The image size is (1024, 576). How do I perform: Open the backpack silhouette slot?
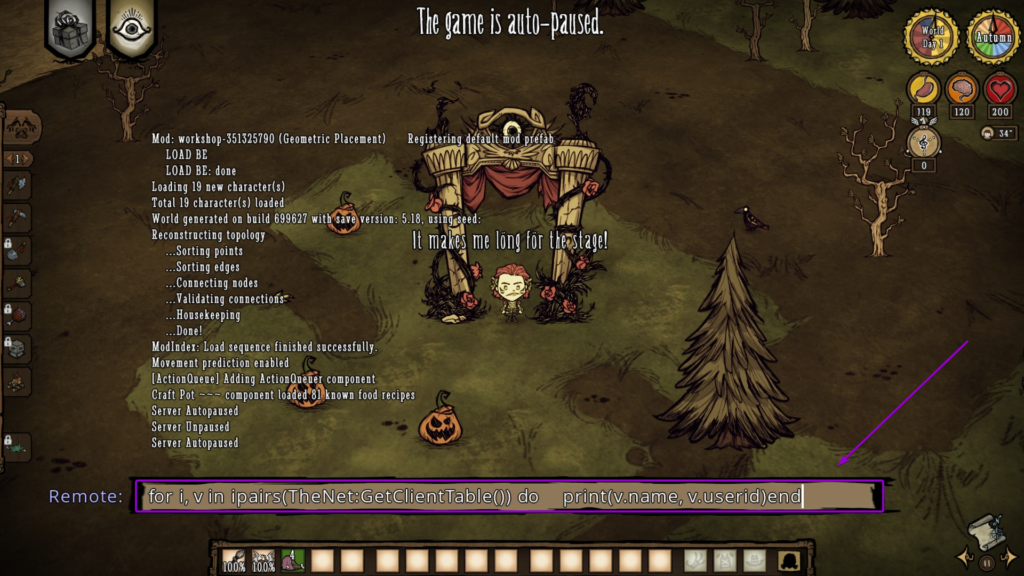coord(790,560)
